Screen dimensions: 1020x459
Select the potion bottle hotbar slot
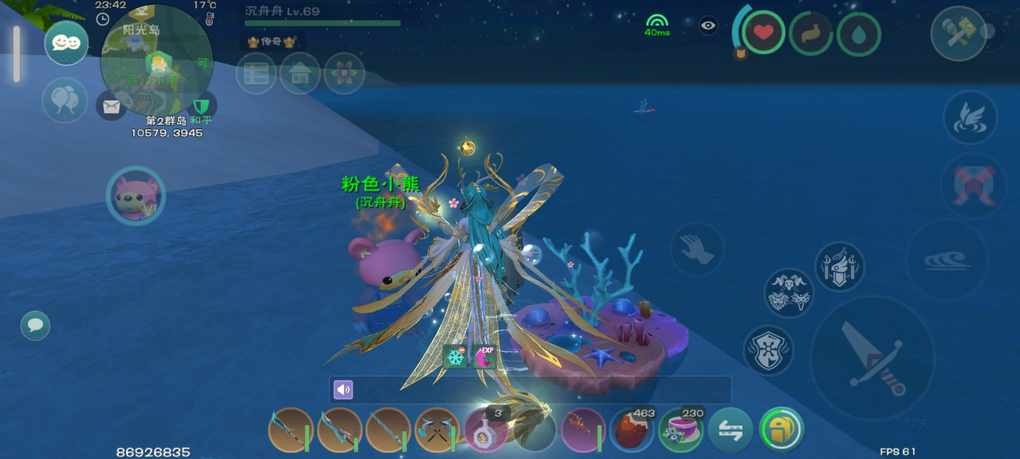pyautogui.click(x=487, y=430)
